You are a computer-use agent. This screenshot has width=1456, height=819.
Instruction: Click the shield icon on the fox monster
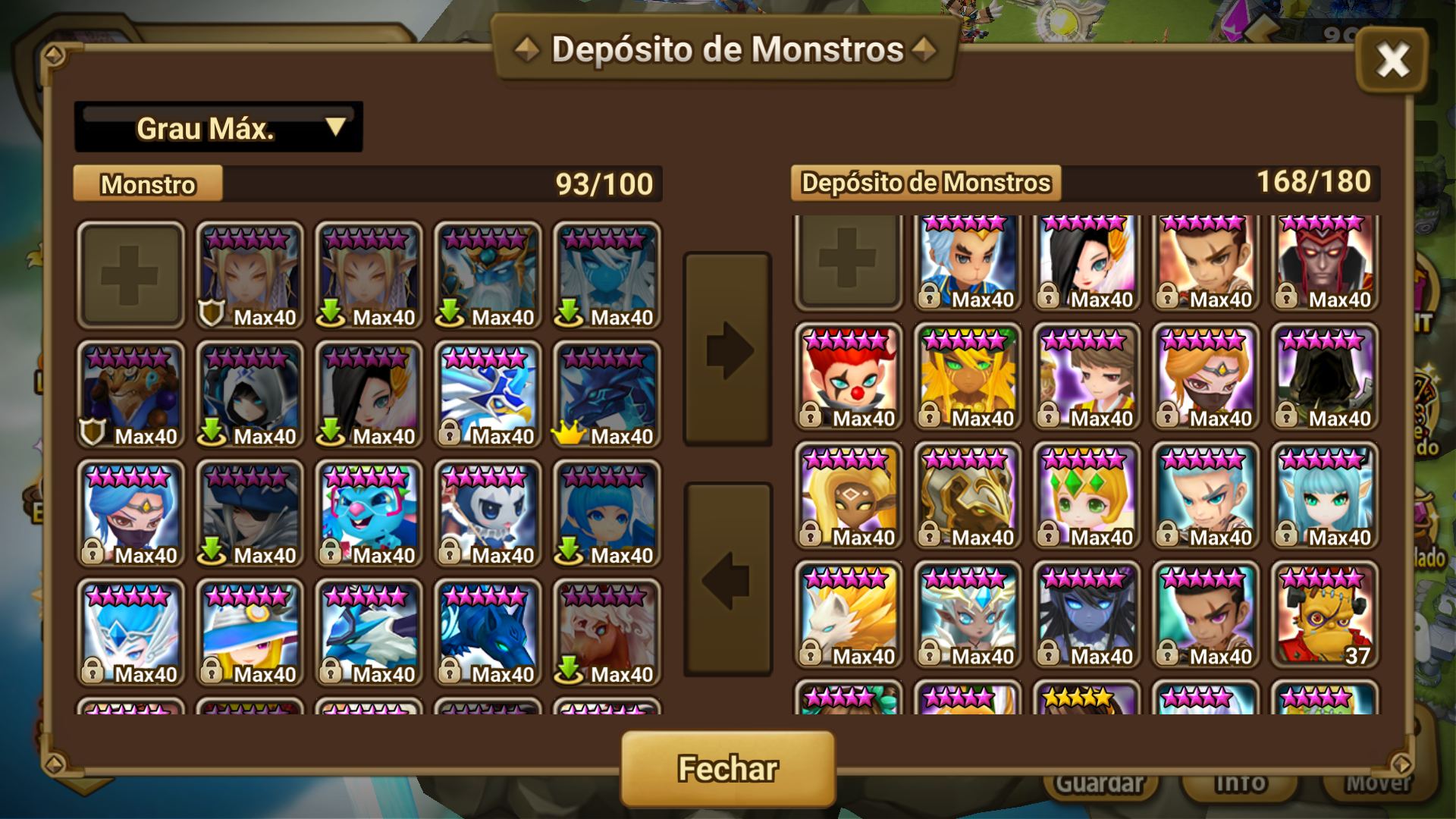[91, 434]
